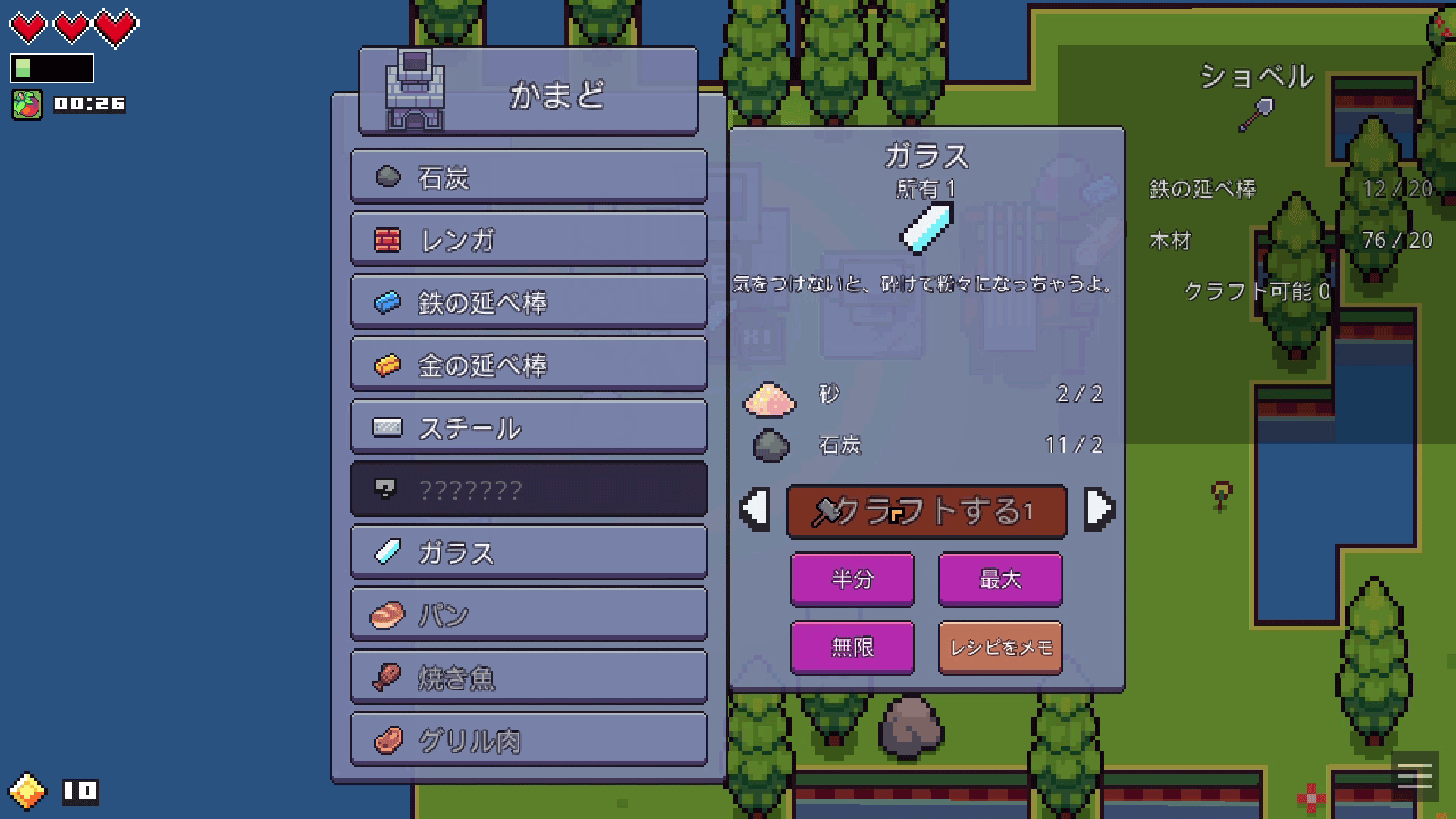This screenshot has height=819, width=1456.
Task: Select the 石炭 (coal) recipe icon
Action: click(389, 177)
